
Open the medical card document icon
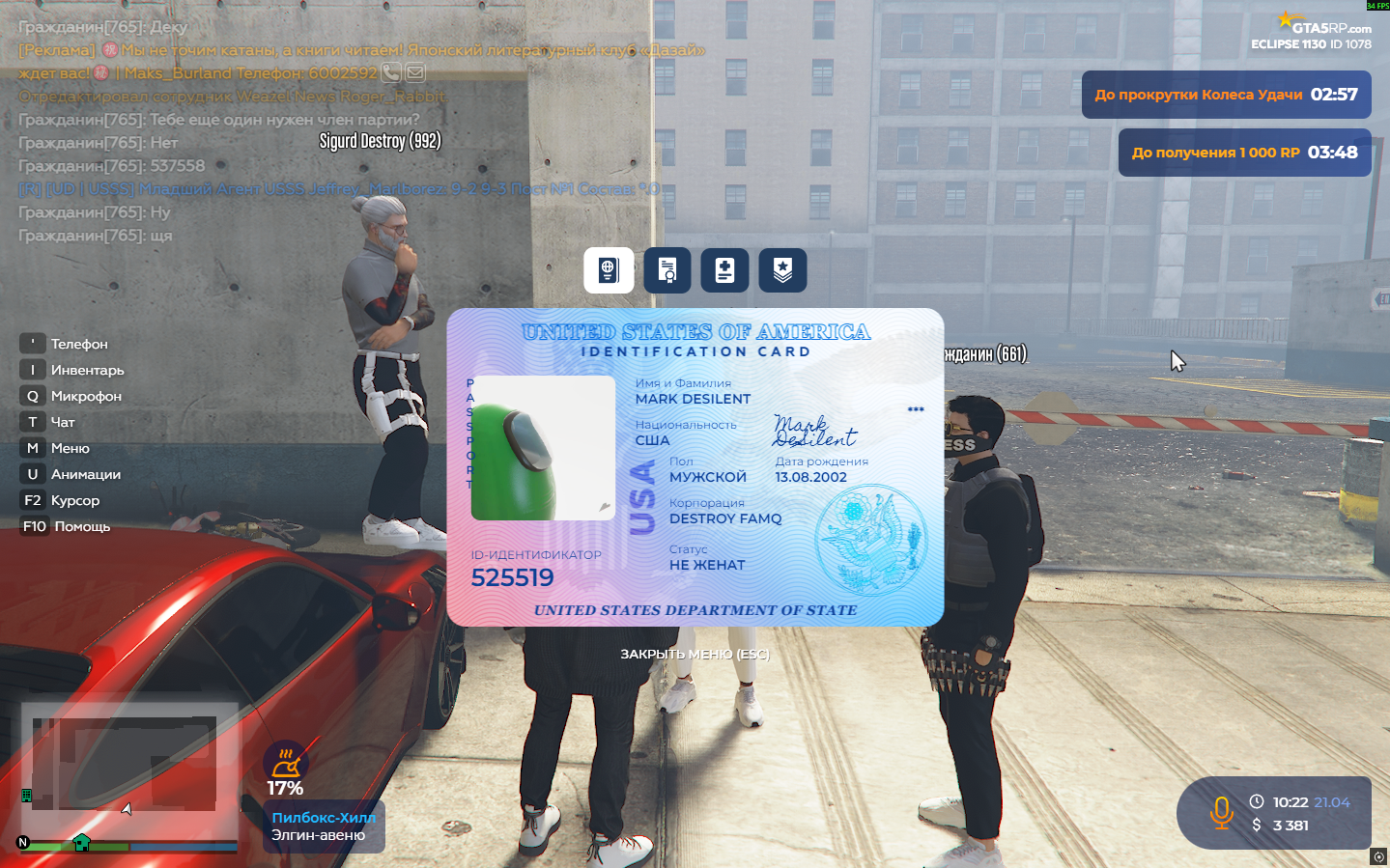tap(724, 270)
